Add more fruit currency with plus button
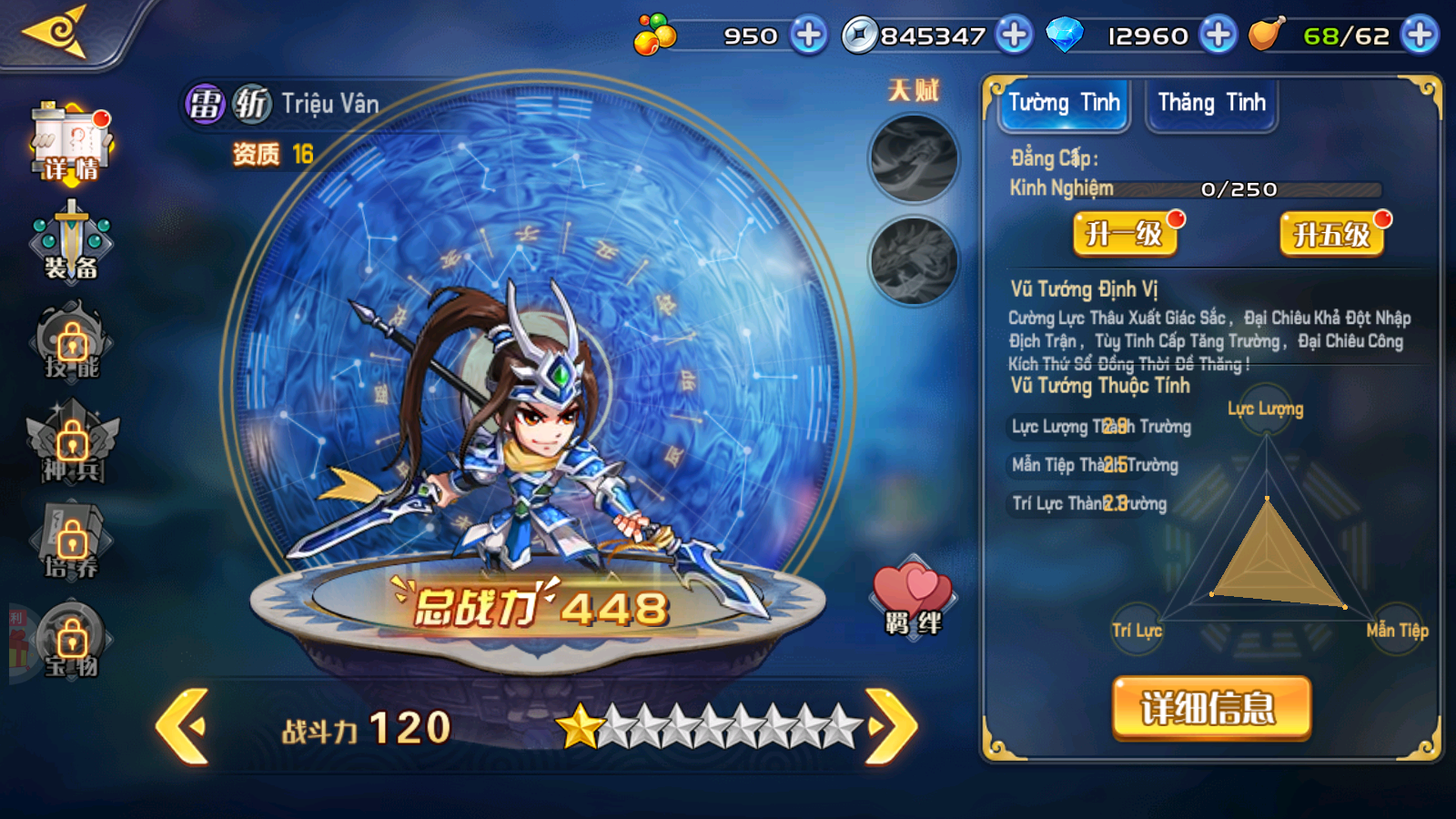 pyautogui.click(x=808, y=35)
